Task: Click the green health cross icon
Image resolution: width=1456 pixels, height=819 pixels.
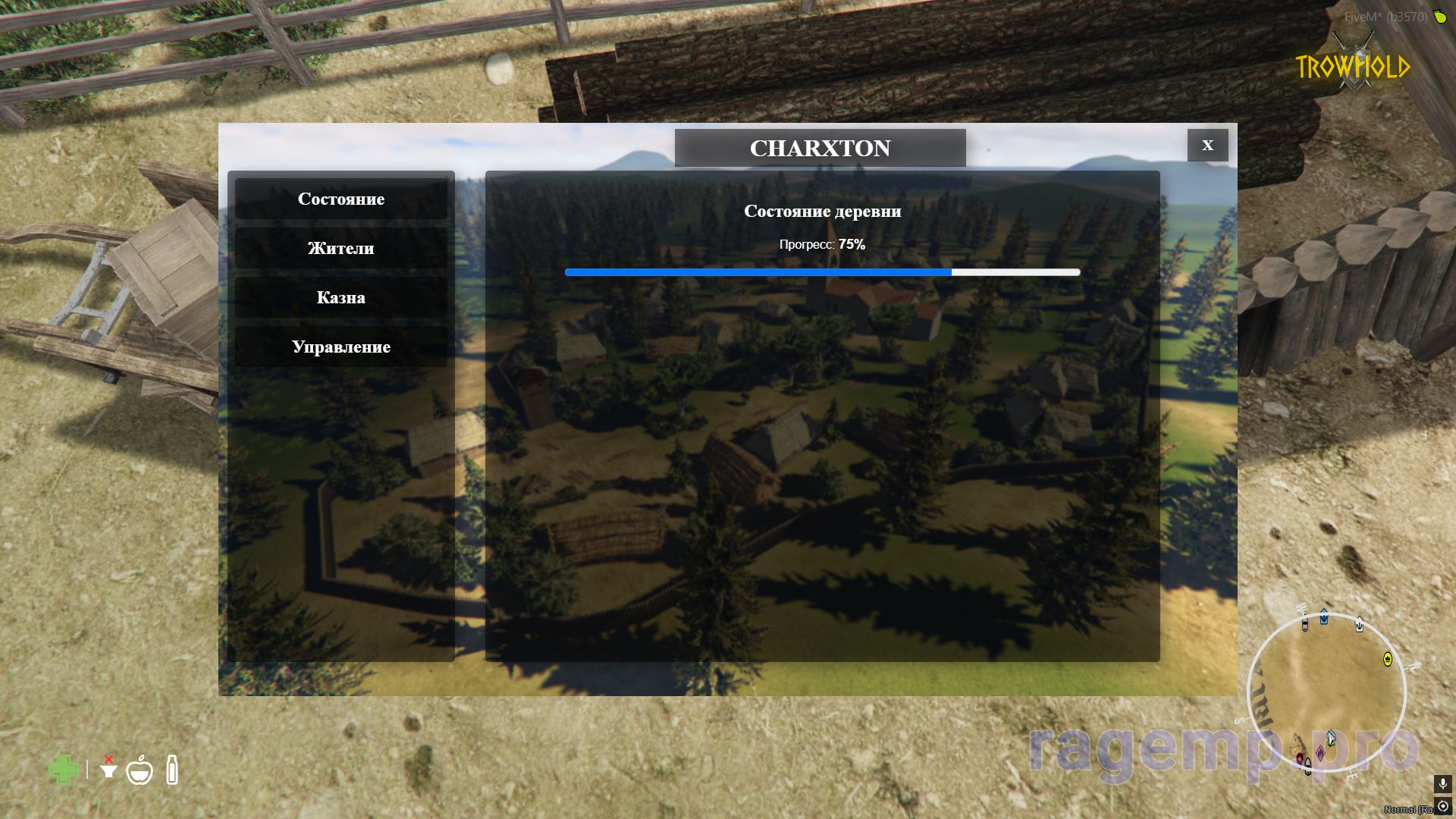Action: pyautogui.click(x=63, y=770)
